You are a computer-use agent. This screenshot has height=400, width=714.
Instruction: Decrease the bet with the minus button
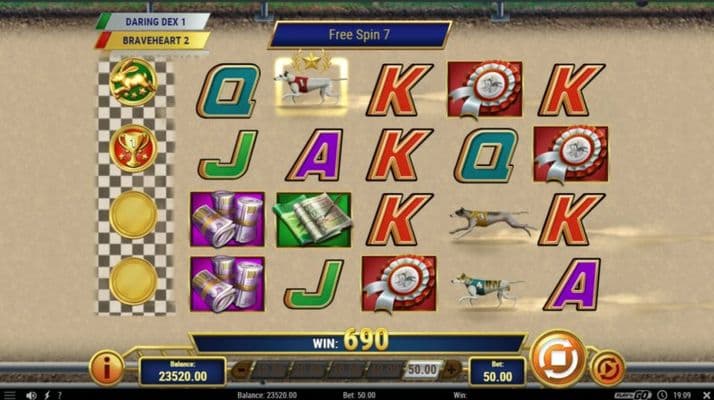pyautogui.click(x=238, y=370)
